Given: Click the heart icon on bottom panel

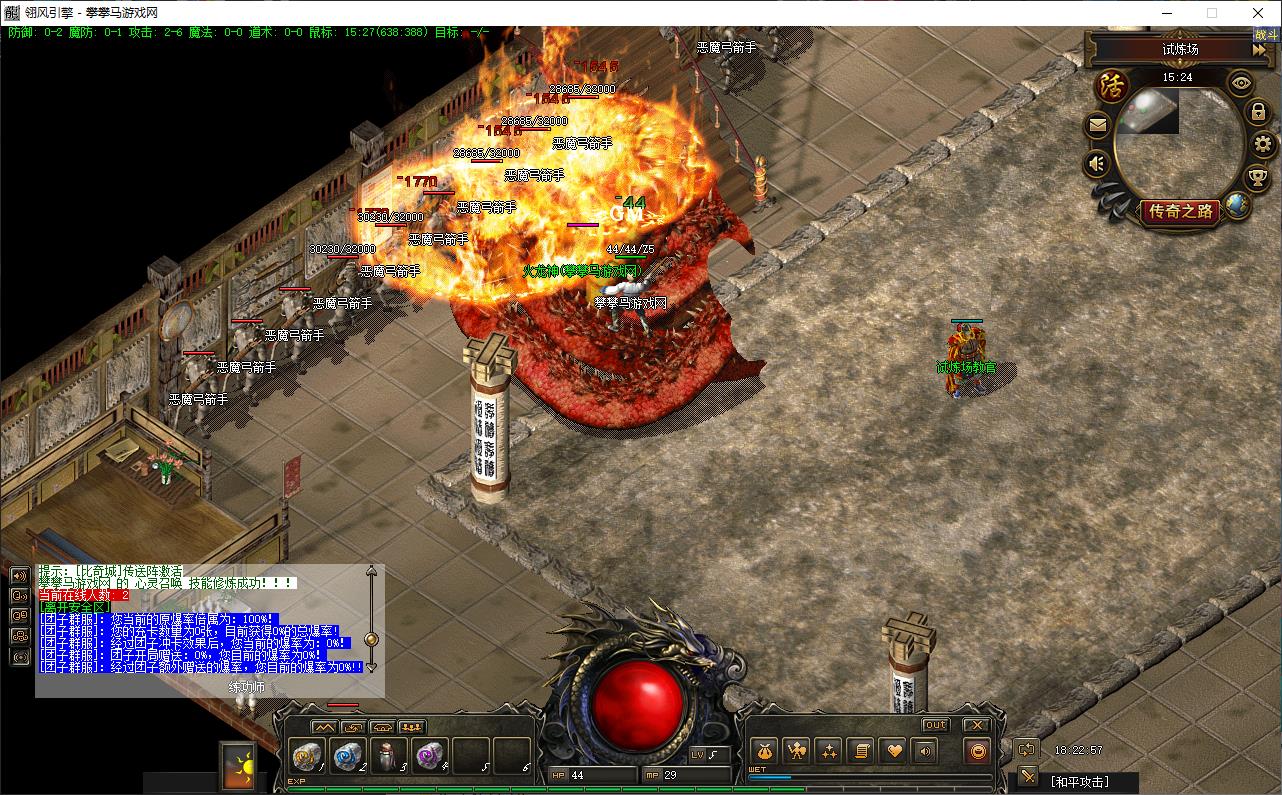Looking at the screenshot, I should point(893,751).
